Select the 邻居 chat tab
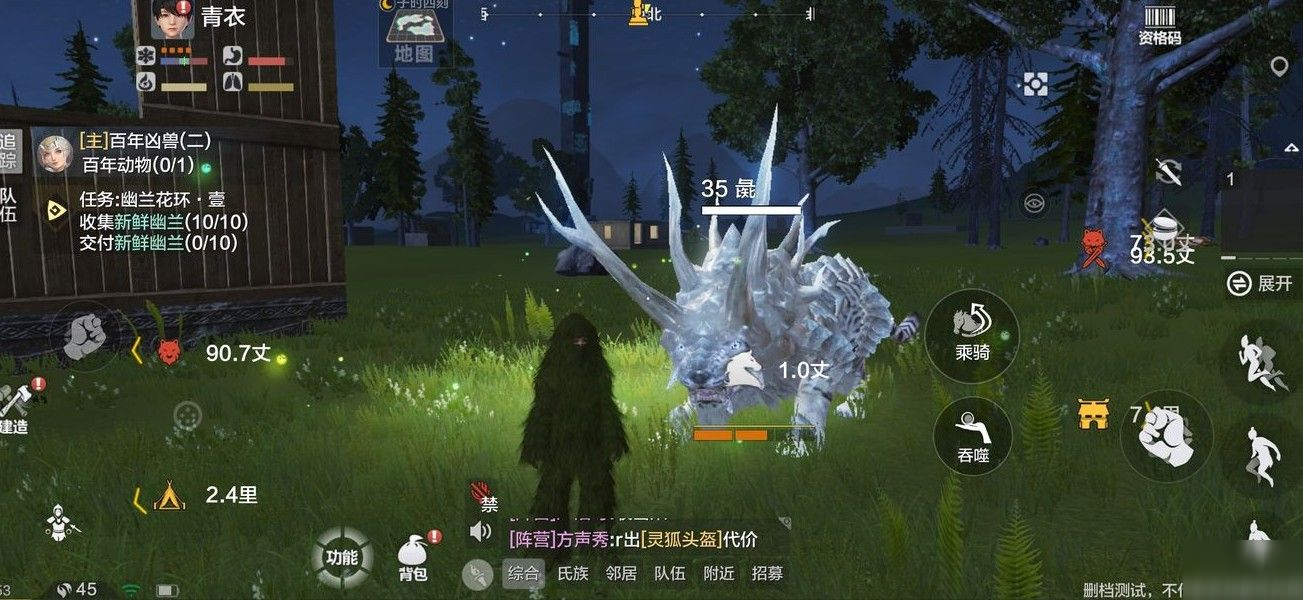 pyautogui.click(x=621, y=573)
